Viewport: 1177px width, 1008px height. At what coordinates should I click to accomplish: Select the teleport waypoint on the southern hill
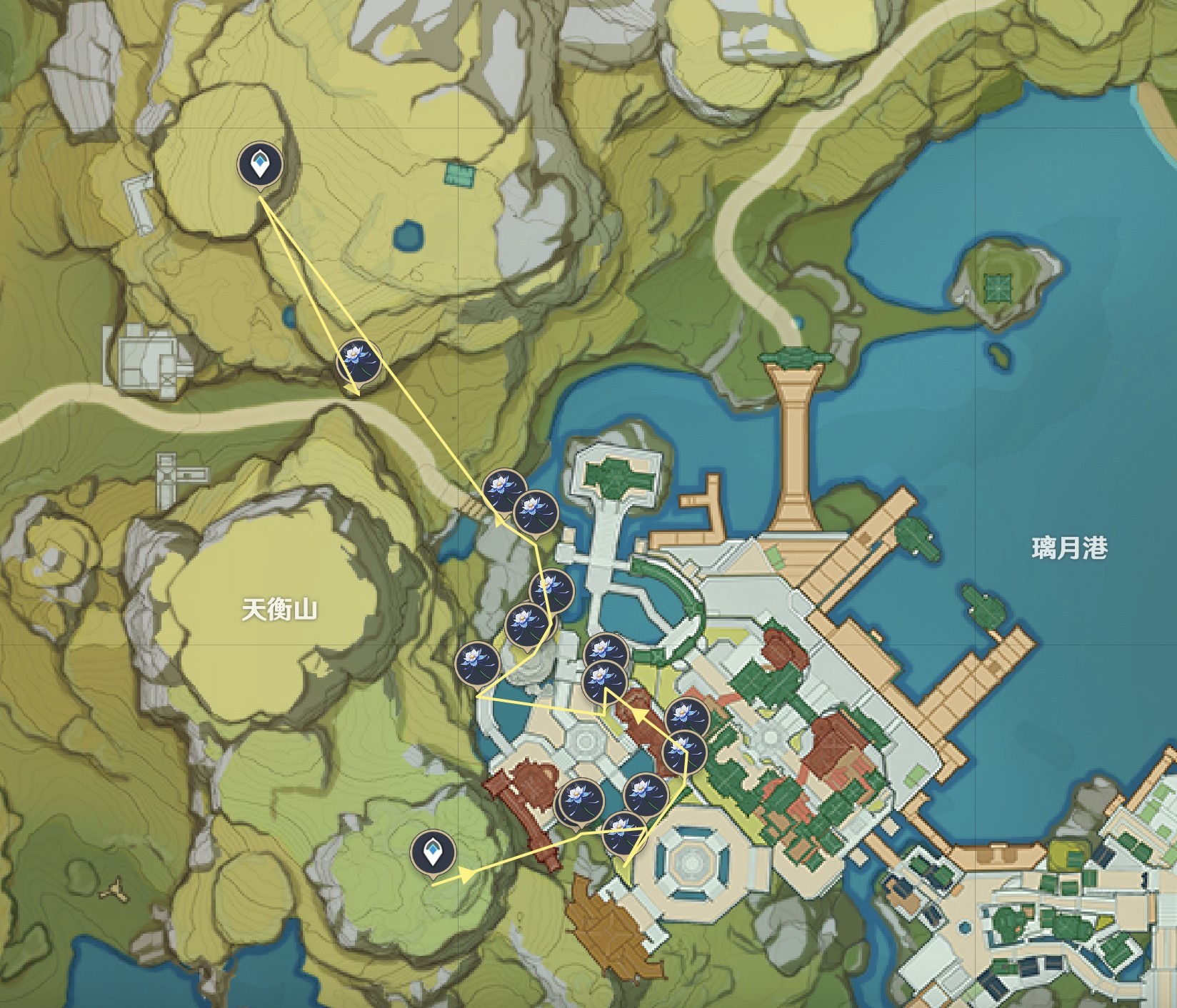[434, 852]
